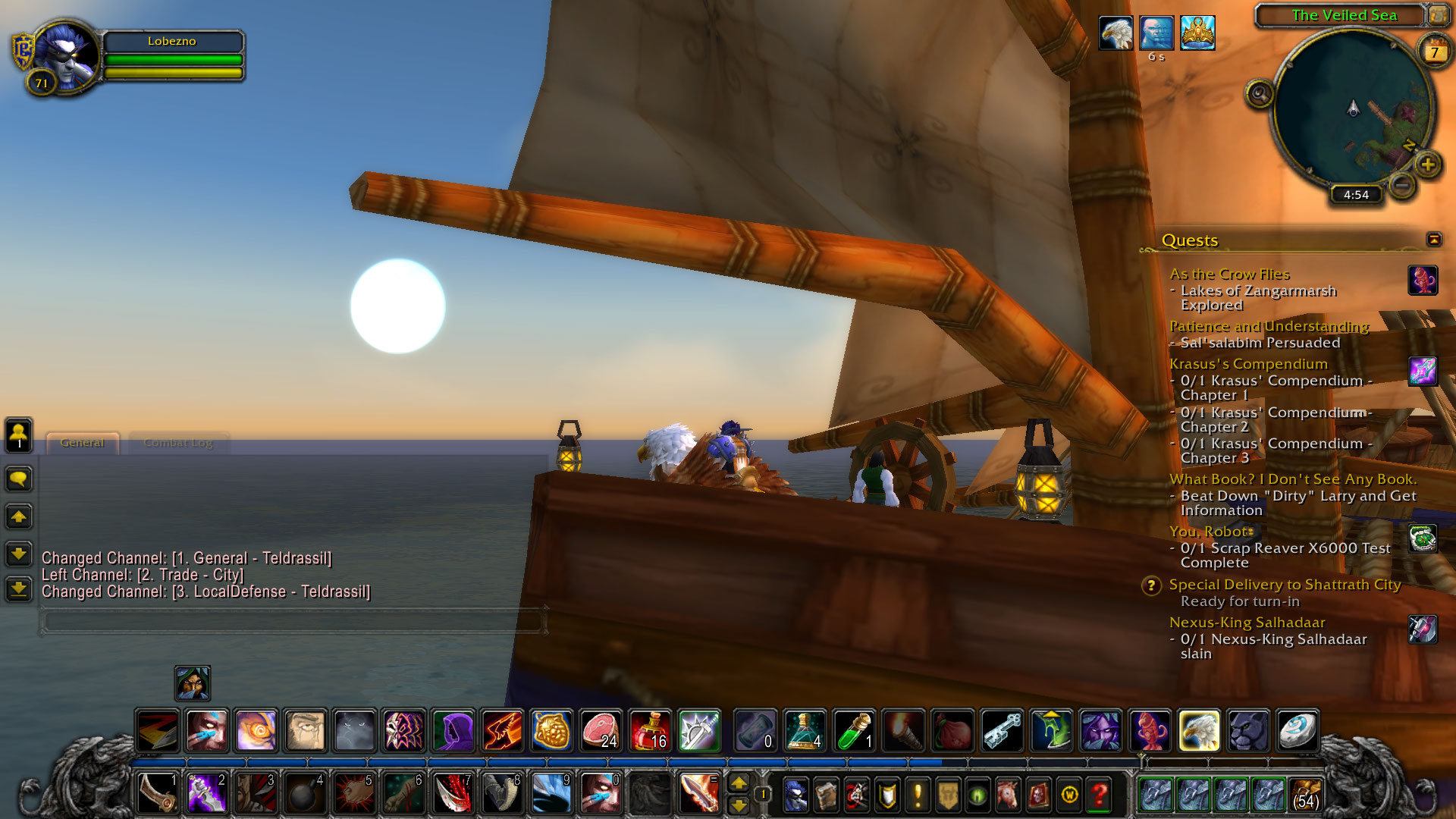1456x819 pixels.
Task: Open the chat menu speech bubble button
Action: (19, 479)
